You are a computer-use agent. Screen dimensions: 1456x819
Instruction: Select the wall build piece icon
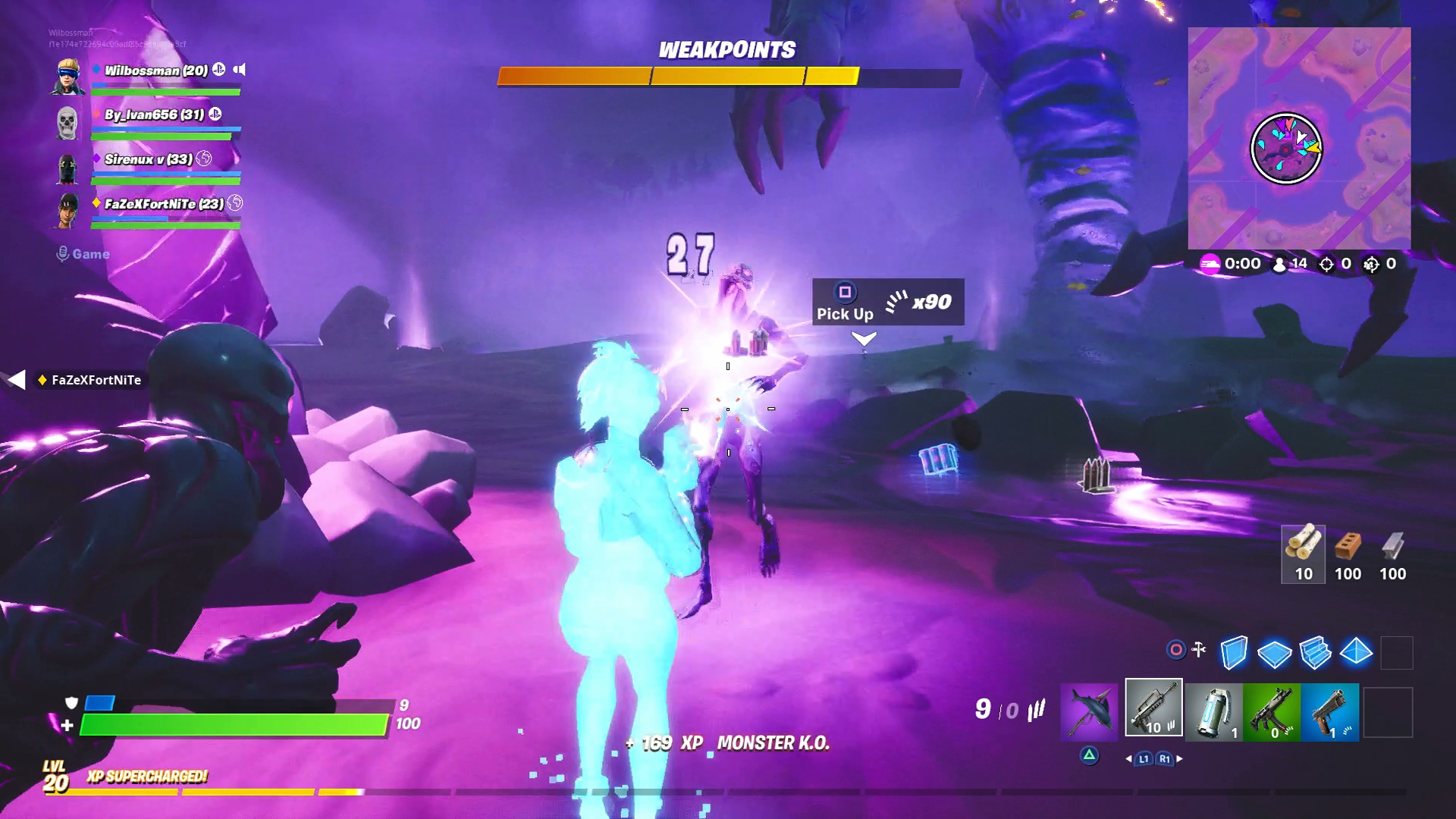1234,652
